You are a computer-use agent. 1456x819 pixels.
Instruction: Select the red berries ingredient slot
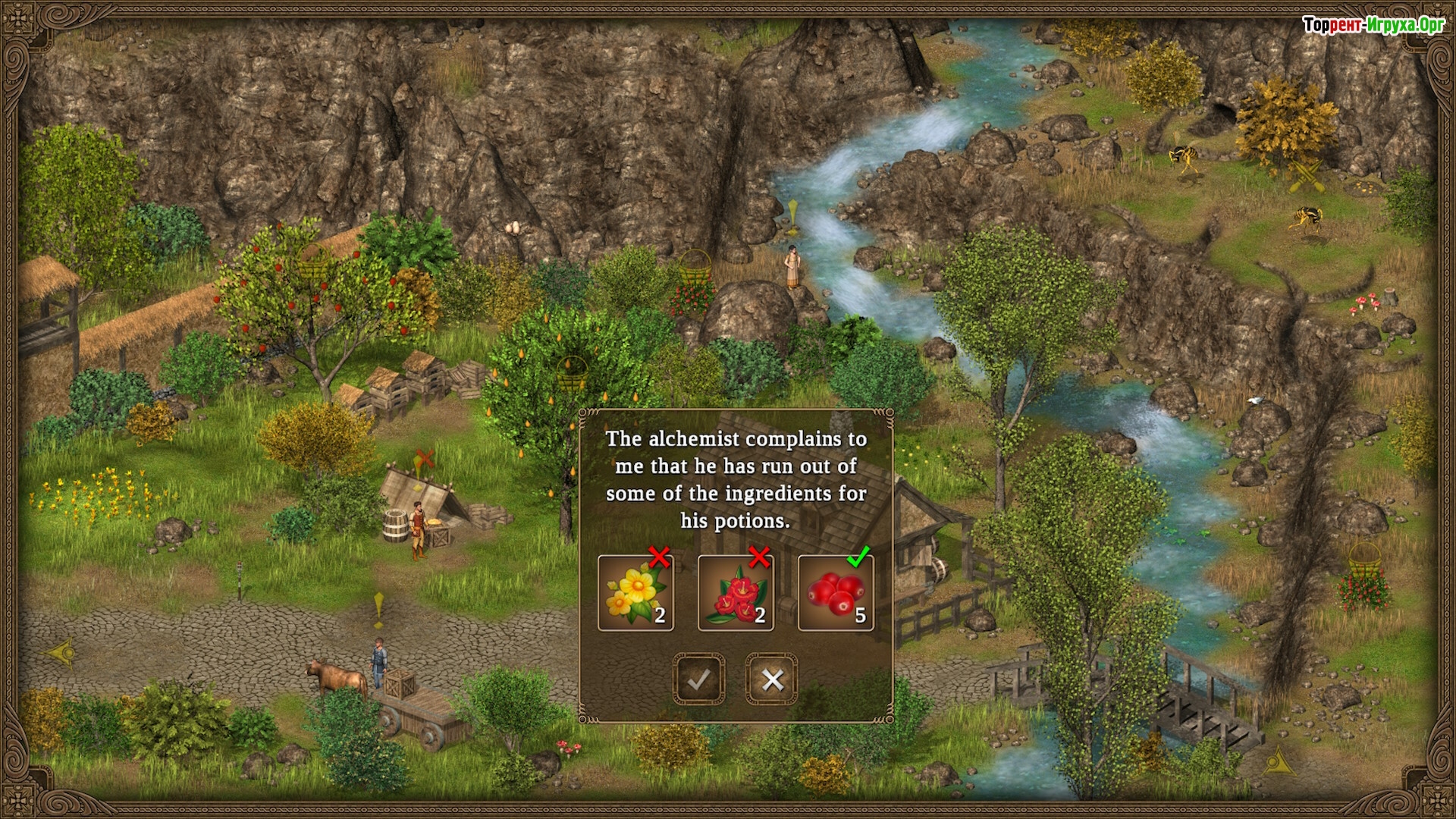[x=836, y=593]
